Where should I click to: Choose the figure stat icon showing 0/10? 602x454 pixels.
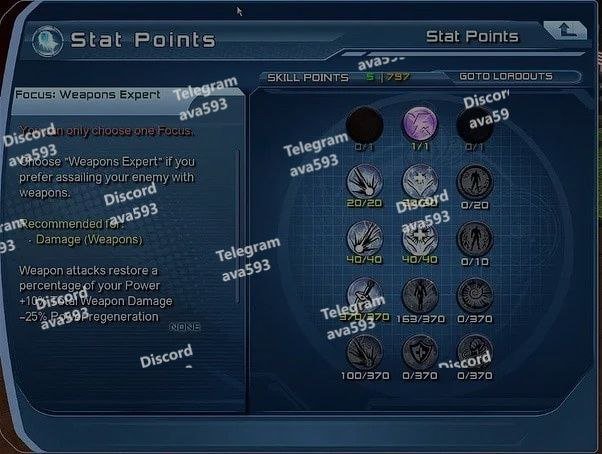474,238
